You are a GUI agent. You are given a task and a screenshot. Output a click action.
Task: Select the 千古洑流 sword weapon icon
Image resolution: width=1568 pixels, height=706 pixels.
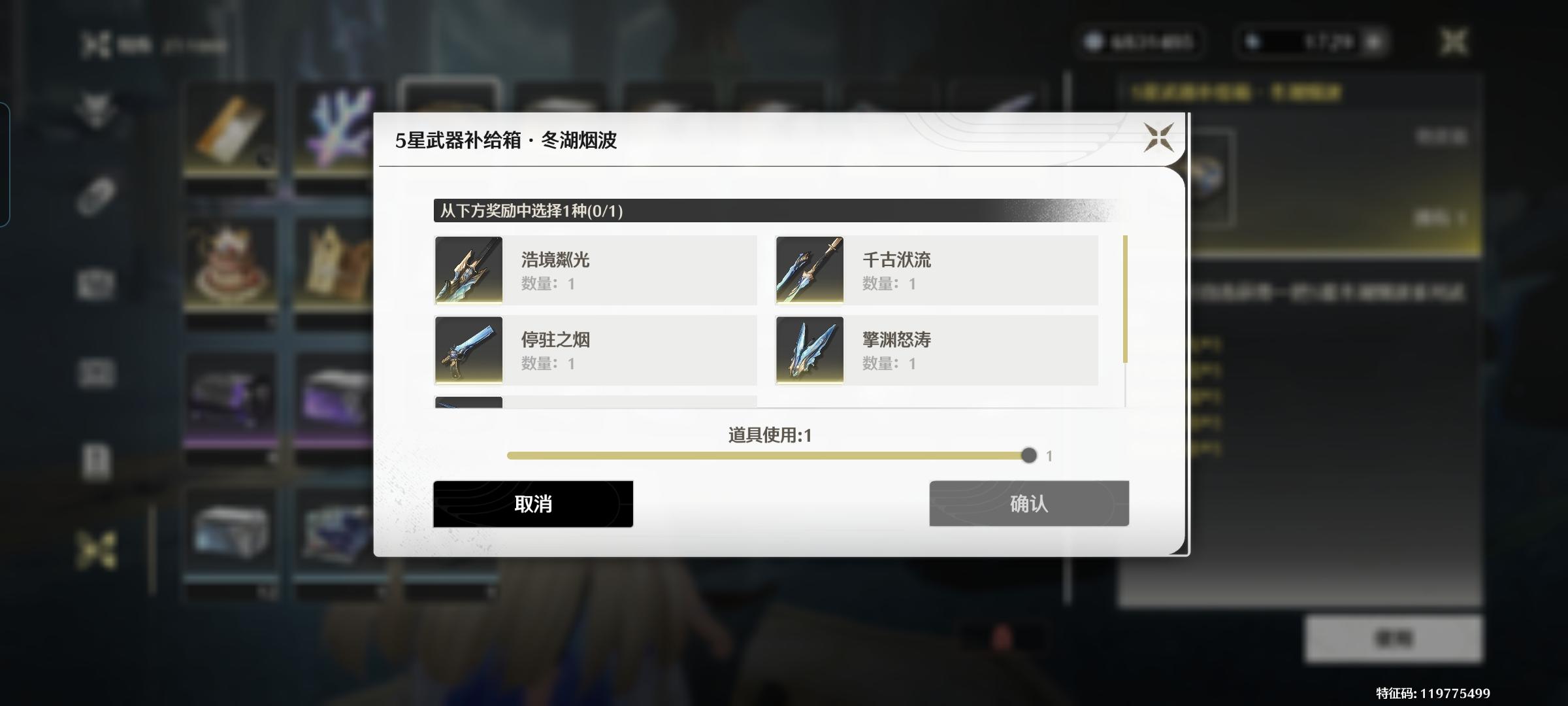click(x=809, y=270)
